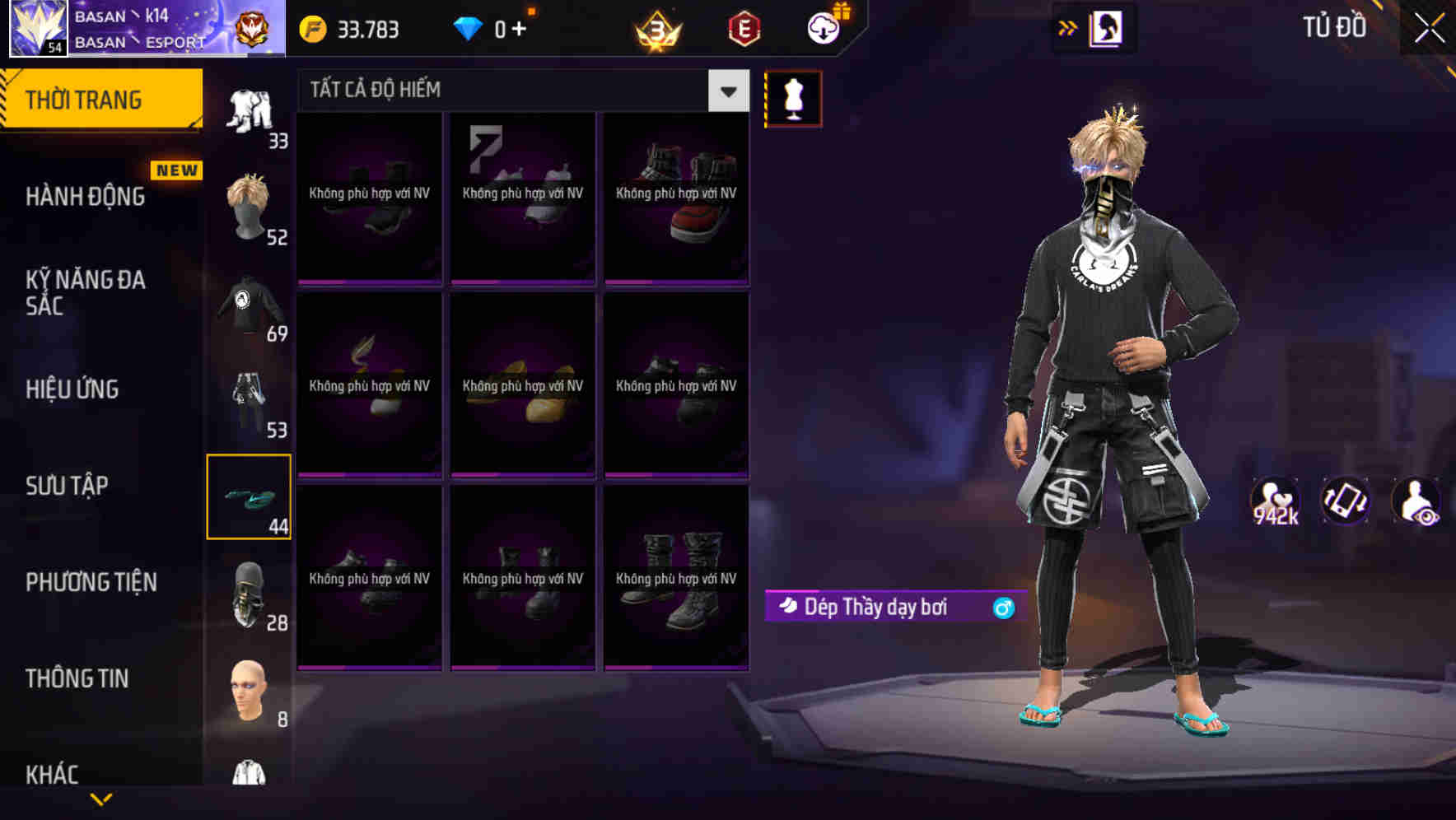Expand the bottom arrow under KHÁC

[x=101, y=800]
